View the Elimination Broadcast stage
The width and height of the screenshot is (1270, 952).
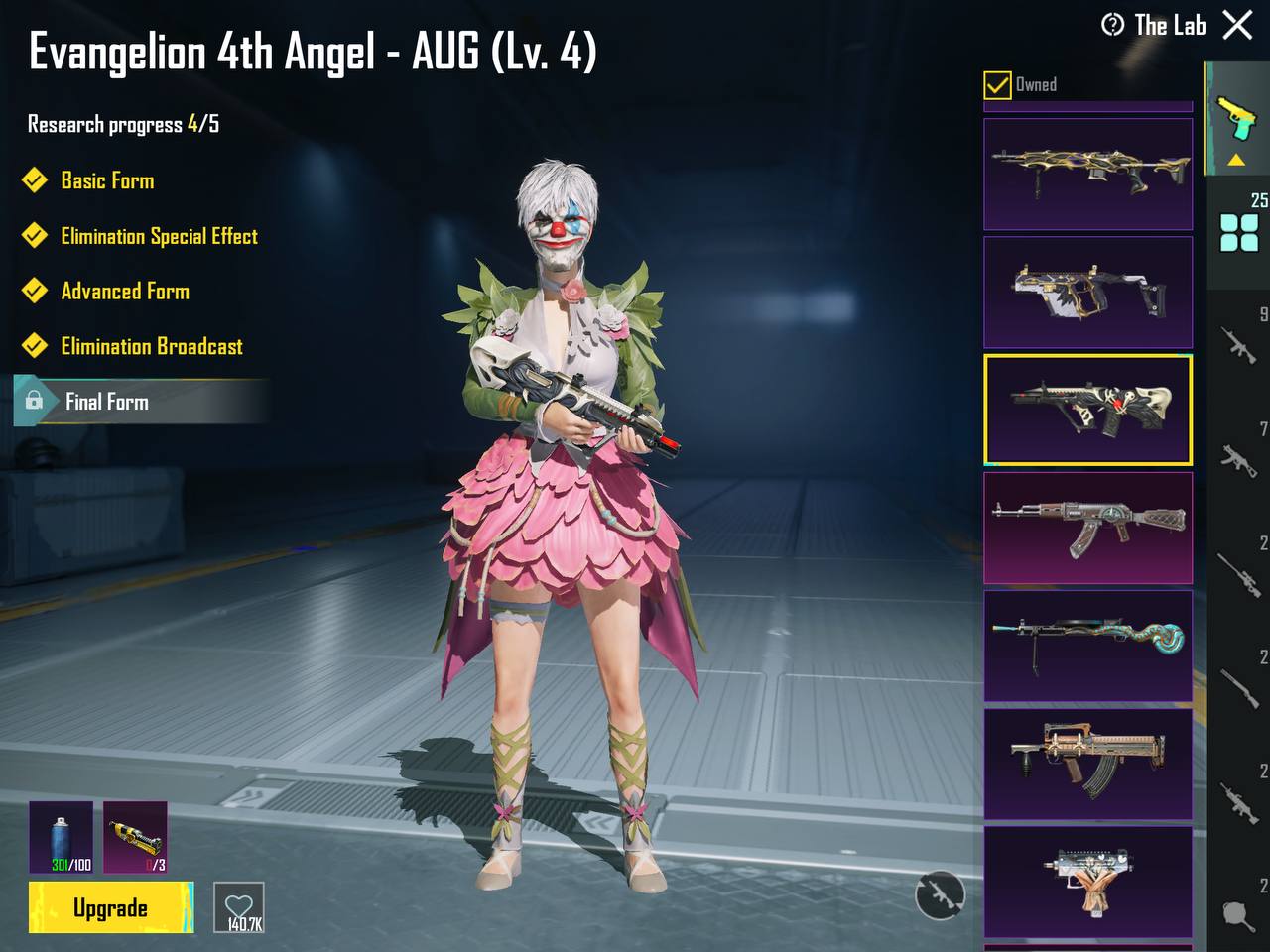click(151, 346)
